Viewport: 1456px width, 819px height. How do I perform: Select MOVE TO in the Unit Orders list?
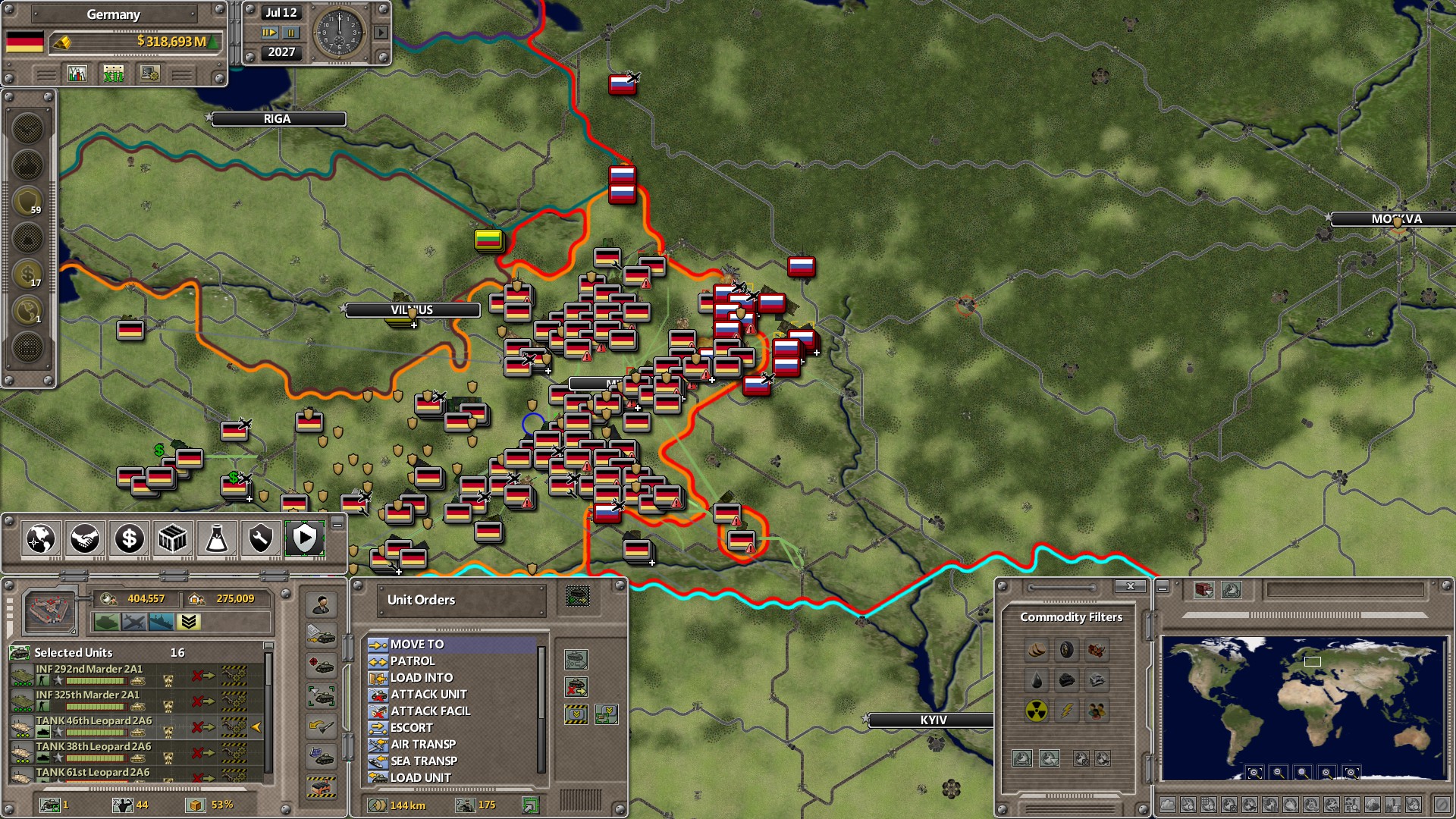click(419, 644)
